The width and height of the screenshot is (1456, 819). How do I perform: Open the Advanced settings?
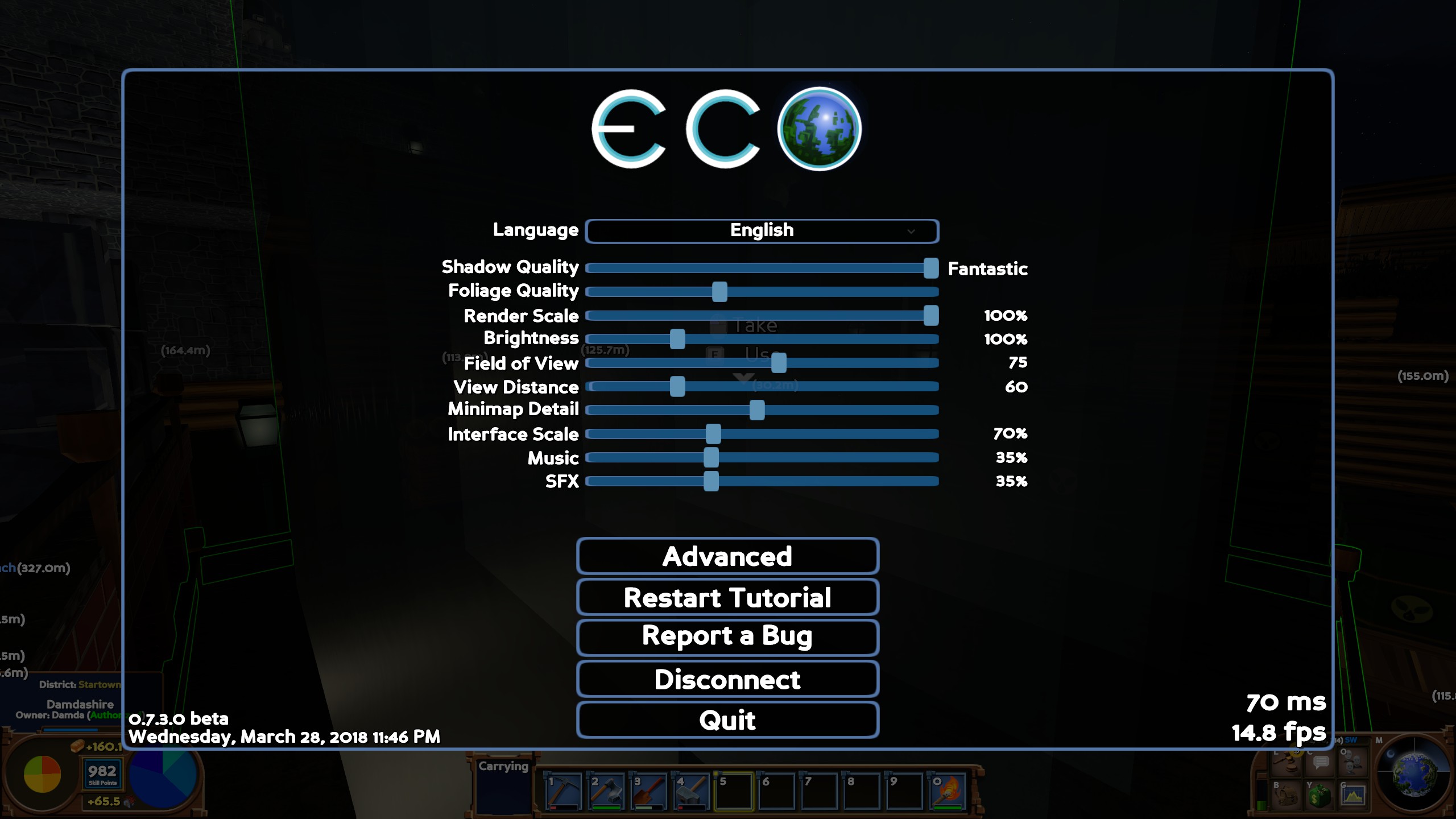coord(728,556)
